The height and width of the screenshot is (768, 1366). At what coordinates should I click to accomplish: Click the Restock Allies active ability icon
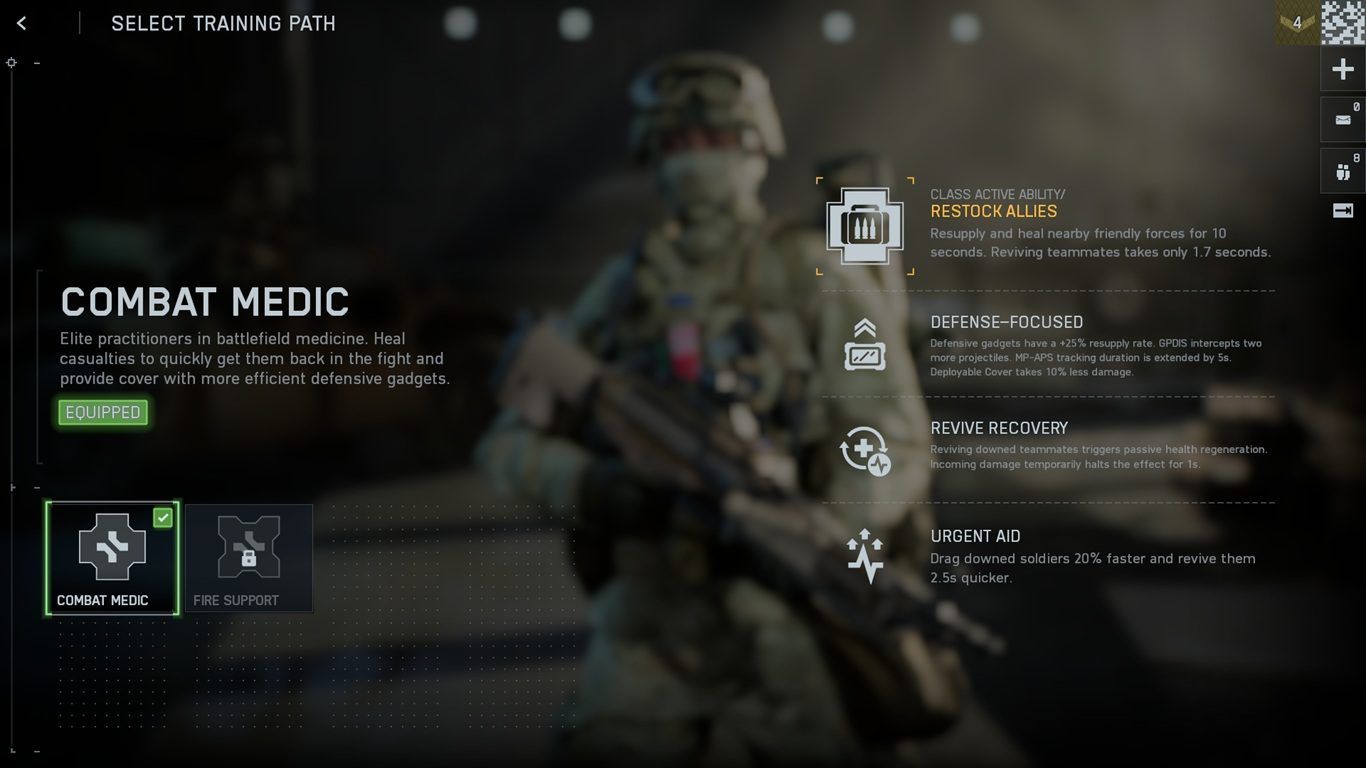[x=865, y=226]
